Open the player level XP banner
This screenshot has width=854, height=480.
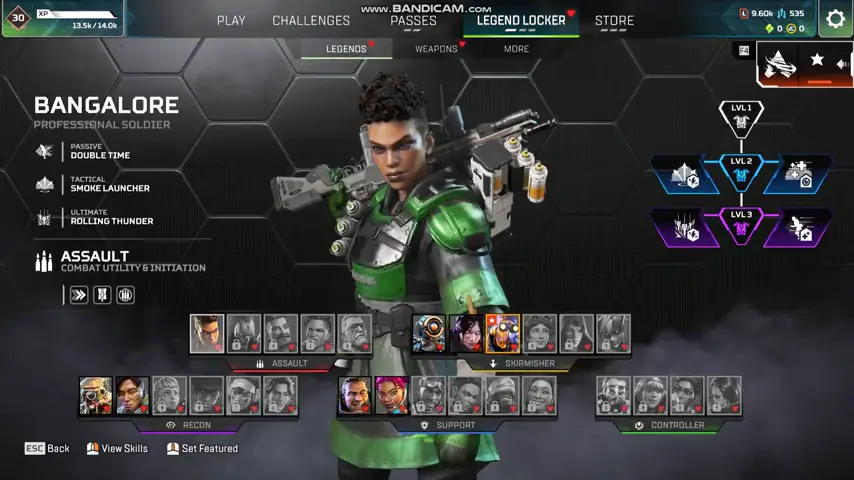point(62,18)
